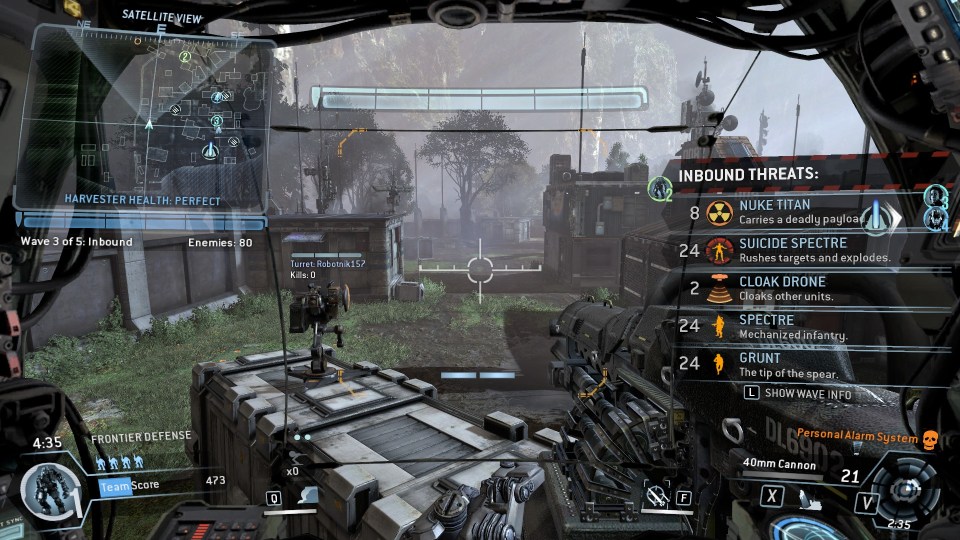
Task: Activate the crossed-out rocket ordnance ability icon
Action: point(655,494)
